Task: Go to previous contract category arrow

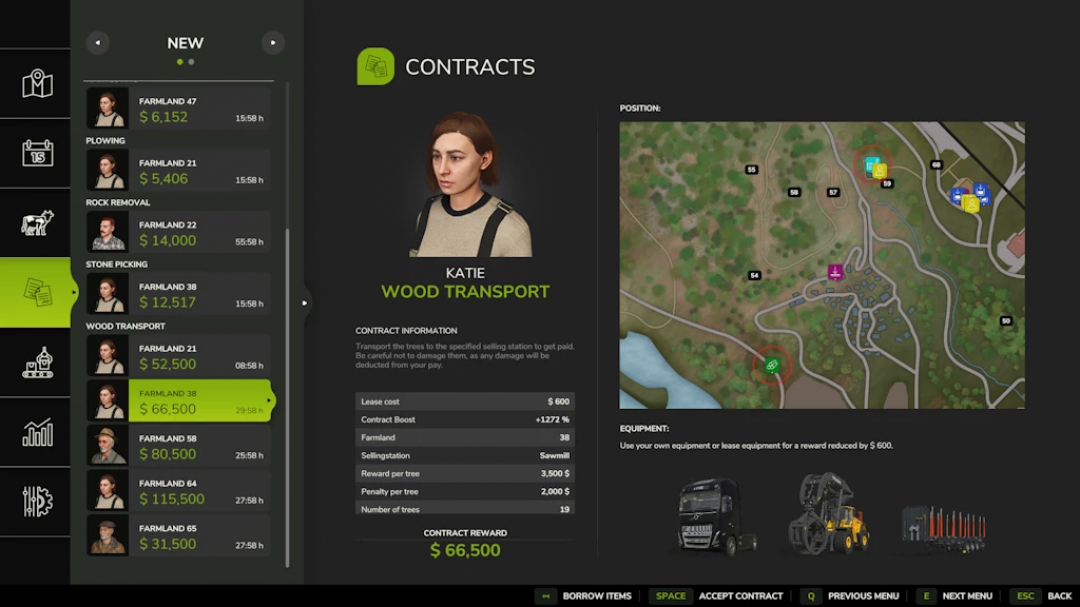Action: pyautogui.click(x=97, y=43)
